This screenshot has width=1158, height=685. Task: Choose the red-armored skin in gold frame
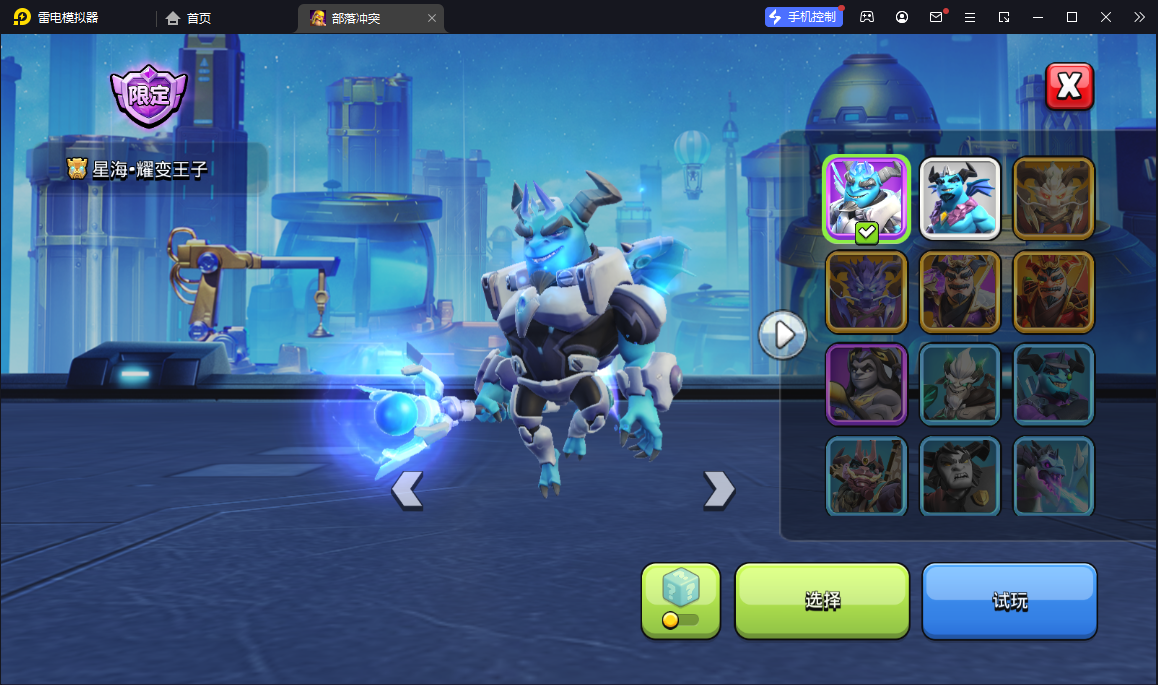click(x=1054, y=292)
